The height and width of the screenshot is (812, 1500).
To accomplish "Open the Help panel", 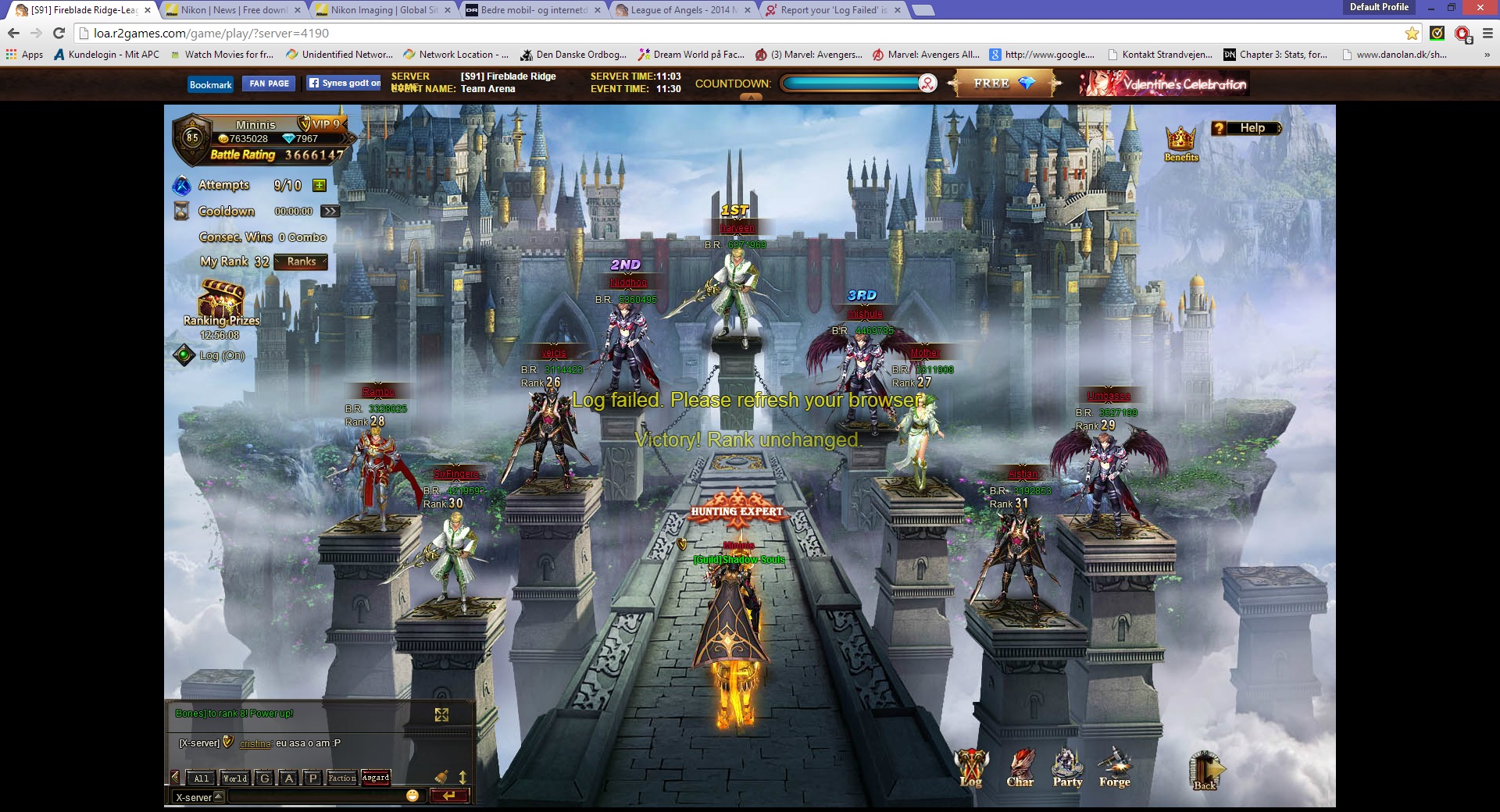I will [1246, 129].
